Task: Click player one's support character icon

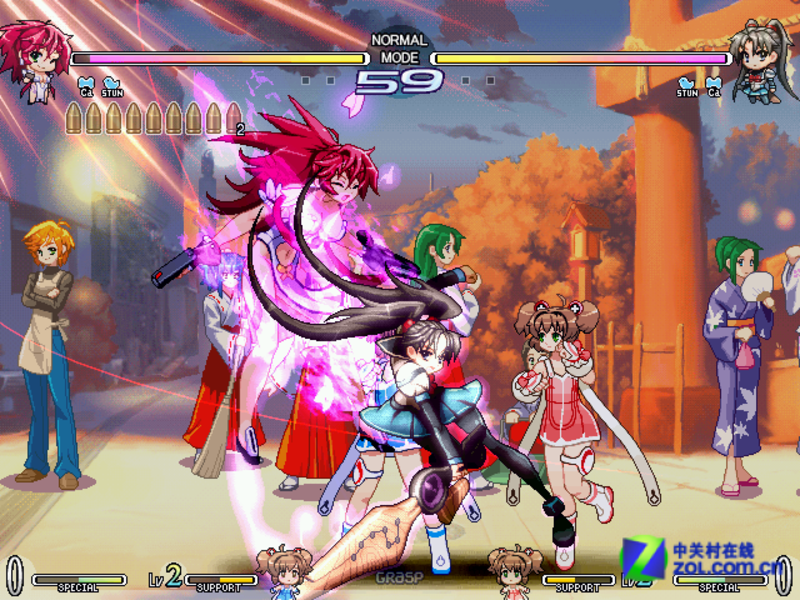Action: click(279, 570)
